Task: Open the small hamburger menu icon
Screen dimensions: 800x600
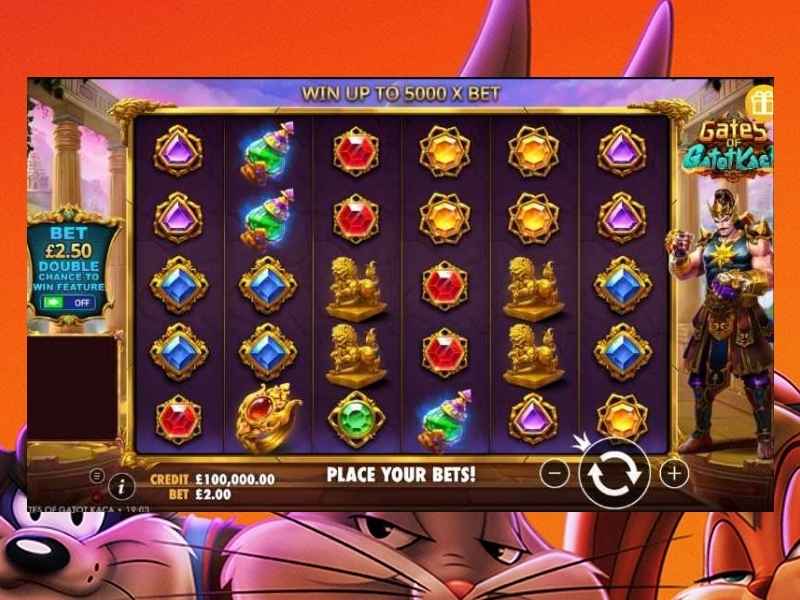Action: pos(97,476)
